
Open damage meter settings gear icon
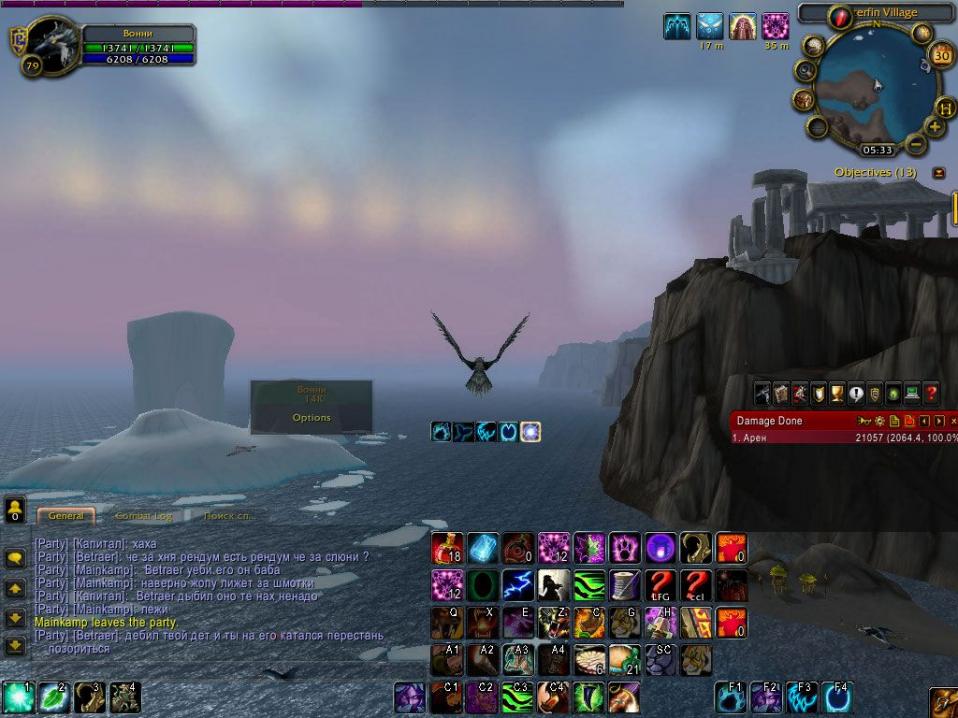[x=879, y=421]
